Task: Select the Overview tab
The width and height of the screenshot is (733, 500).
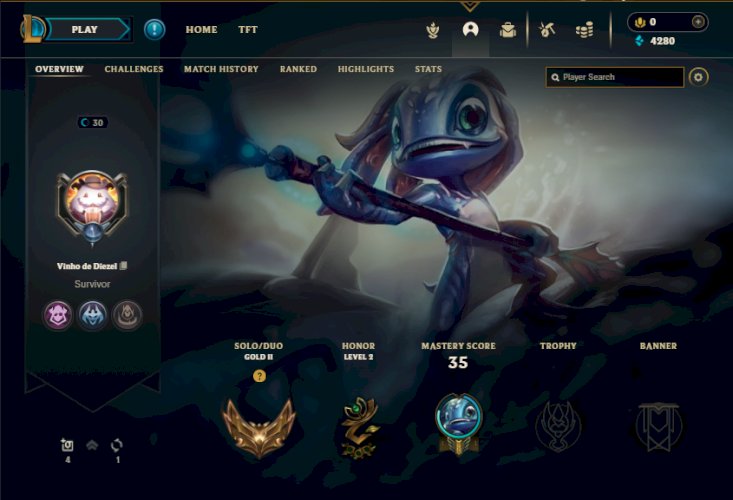Action: pos(59,70)
